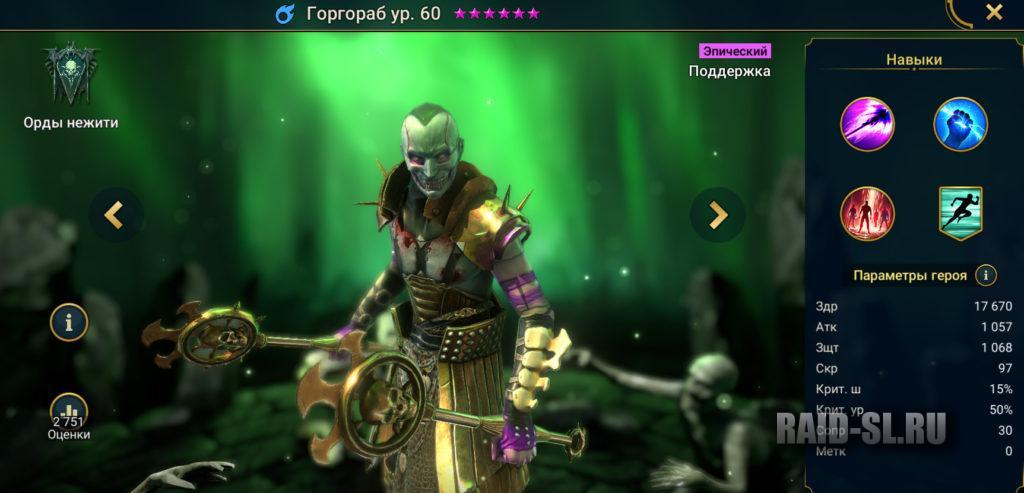Screen dimensions: 1024x493
Task: Inspect the running figure aura skill
Action: click(960, 213)
